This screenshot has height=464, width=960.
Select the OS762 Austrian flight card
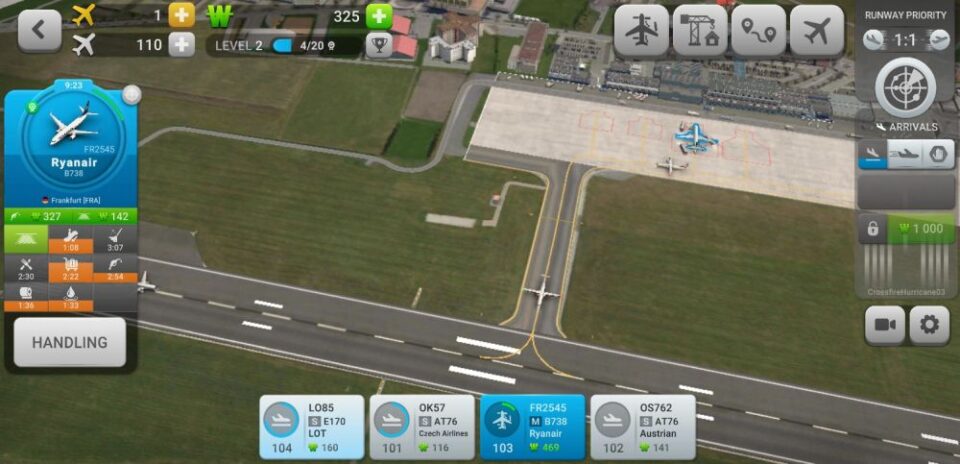click(643, 427)
